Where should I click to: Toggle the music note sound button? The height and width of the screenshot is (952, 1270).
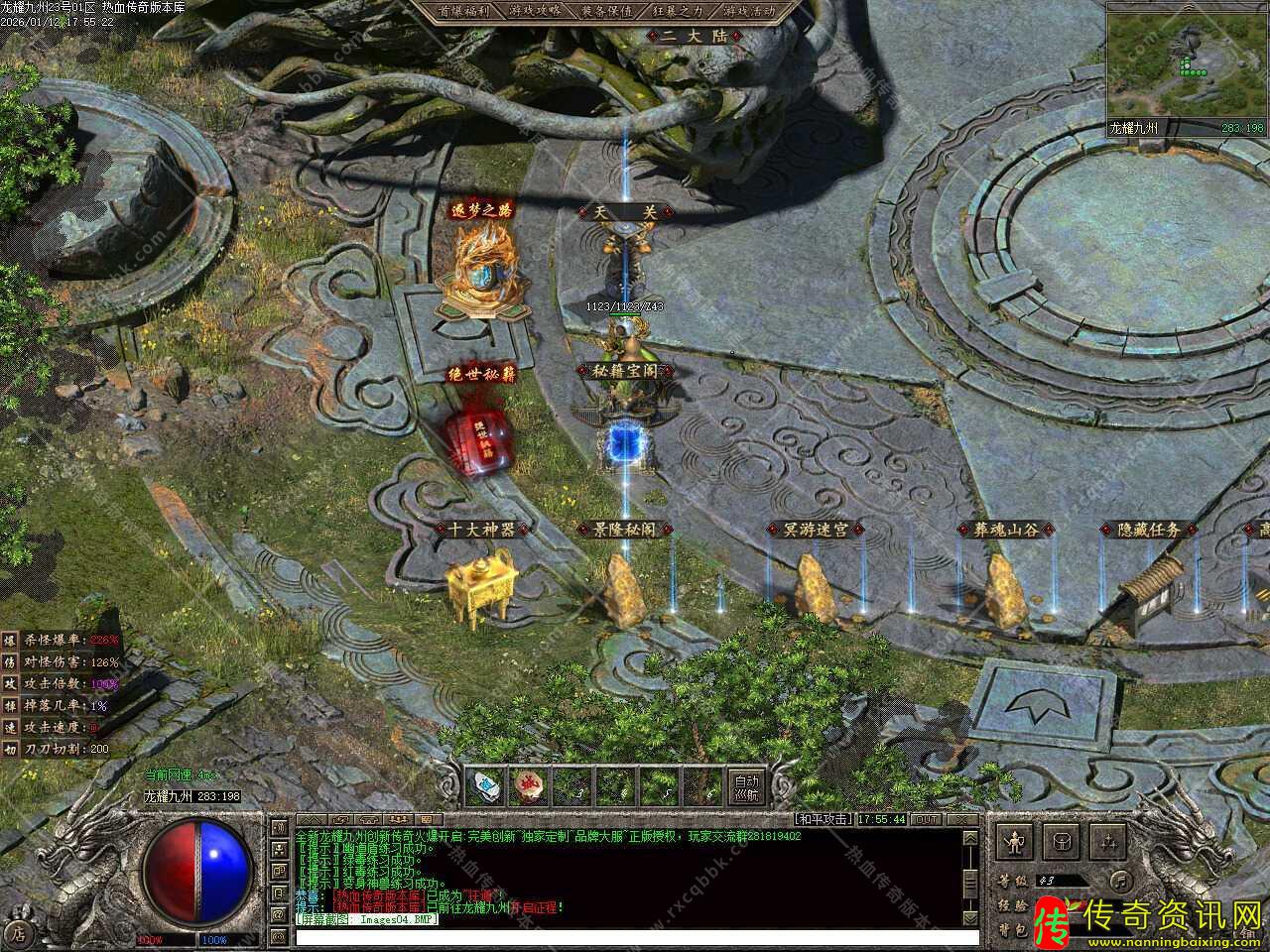point(1119,880)
